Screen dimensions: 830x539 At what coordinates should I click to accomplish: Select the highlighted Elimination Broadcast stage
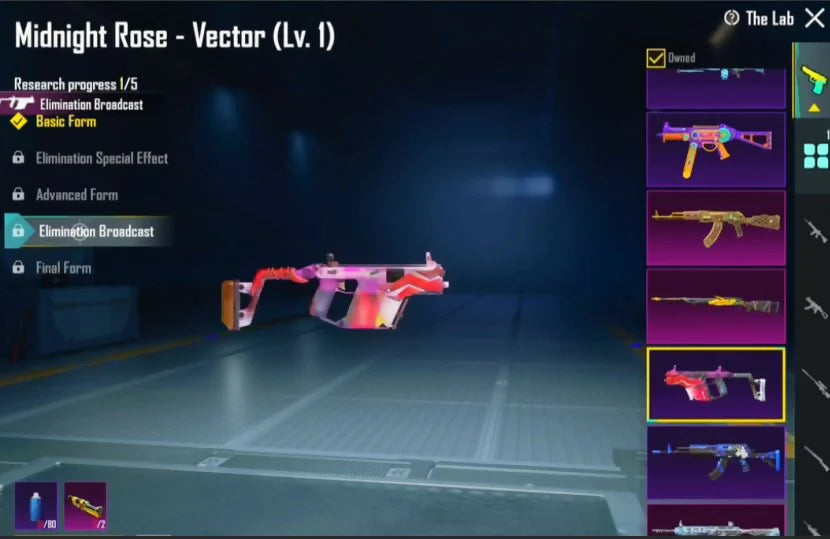tap(96, 231)
